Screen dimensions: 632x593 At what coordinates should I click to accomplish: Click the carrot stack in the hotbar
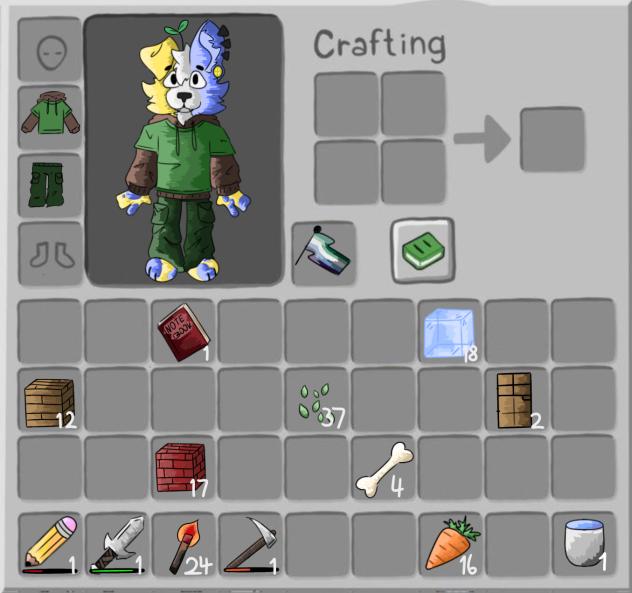pos(449,545)
